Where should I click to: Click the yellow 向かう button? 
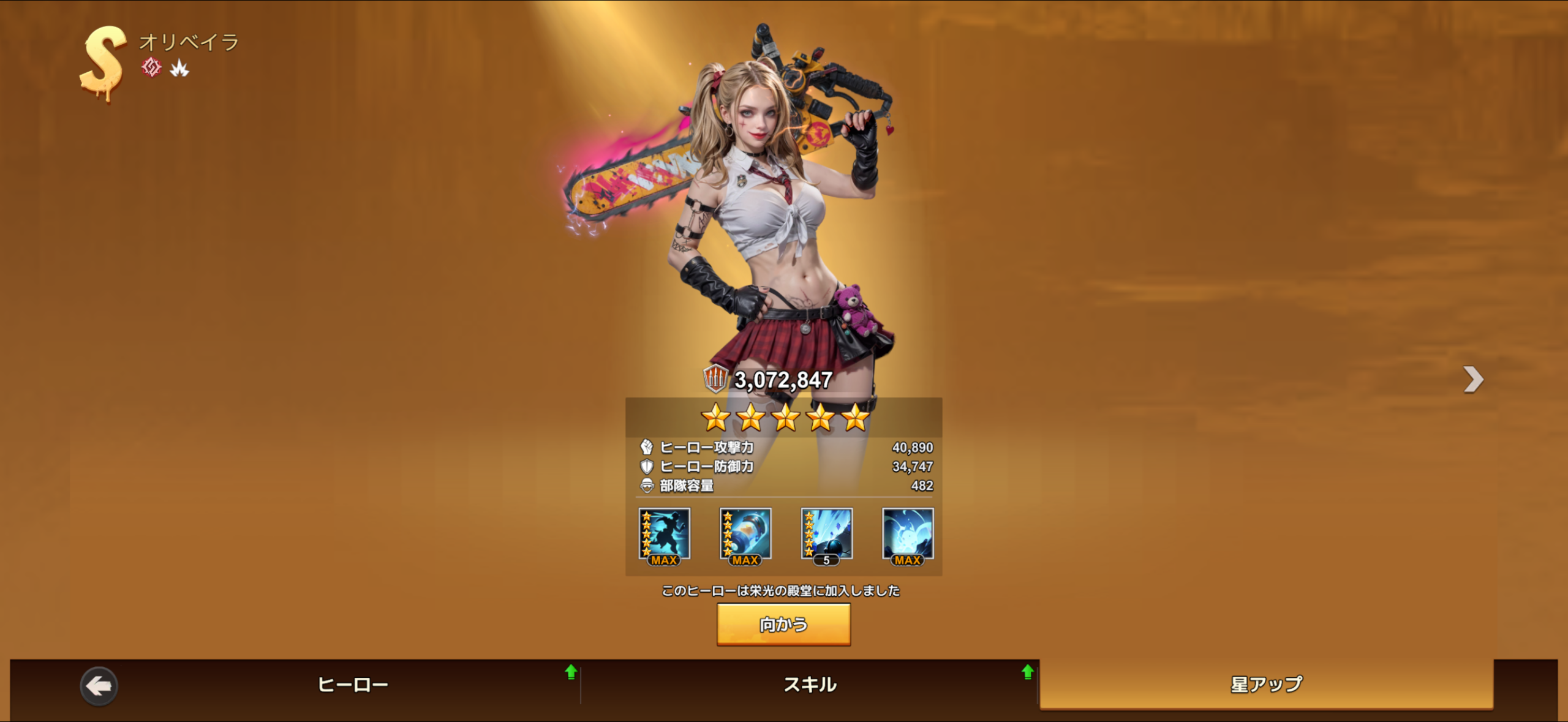783,625
